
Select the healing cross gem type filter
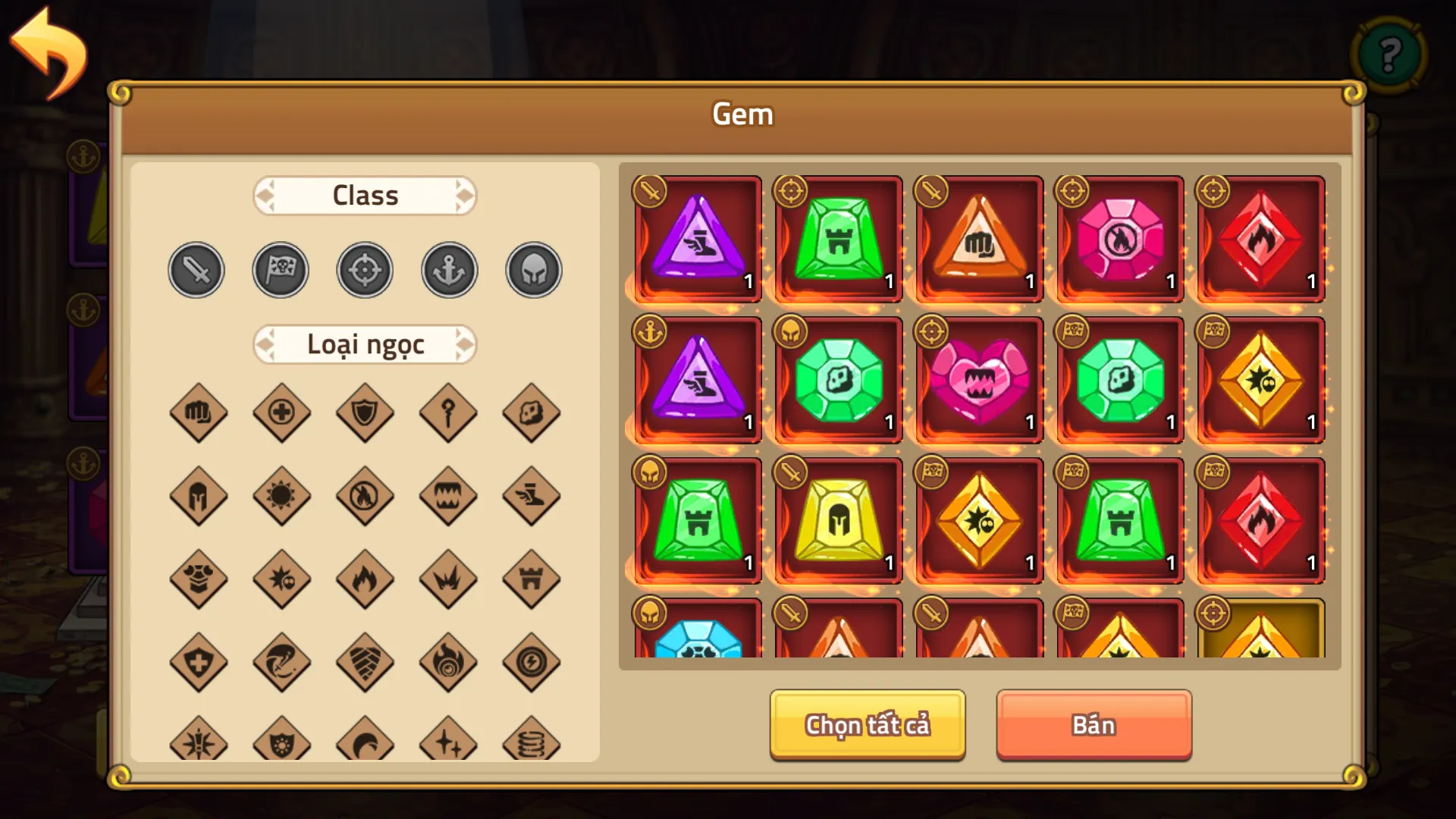(281, 413)
